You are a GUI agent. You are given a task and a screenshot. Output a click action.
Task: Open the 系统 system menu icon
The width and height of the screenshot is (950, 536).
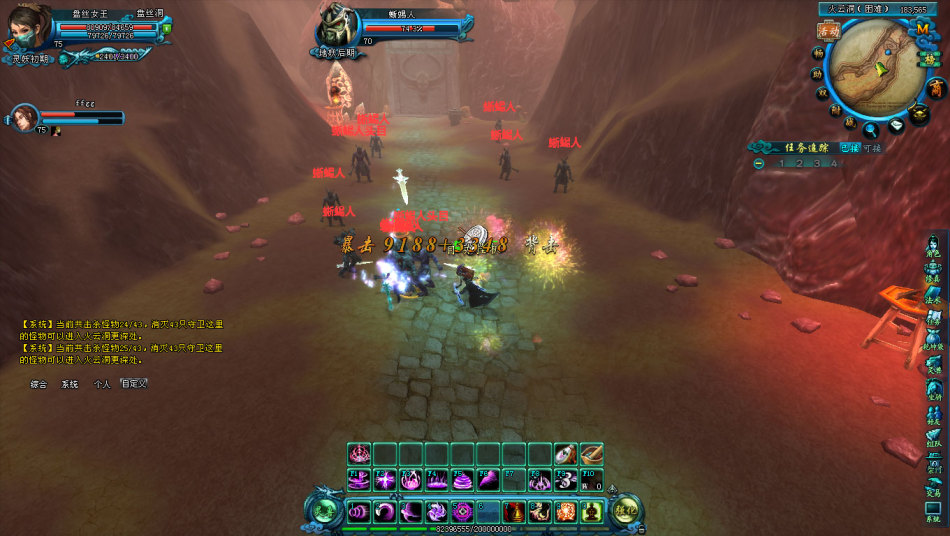point(933,513)
